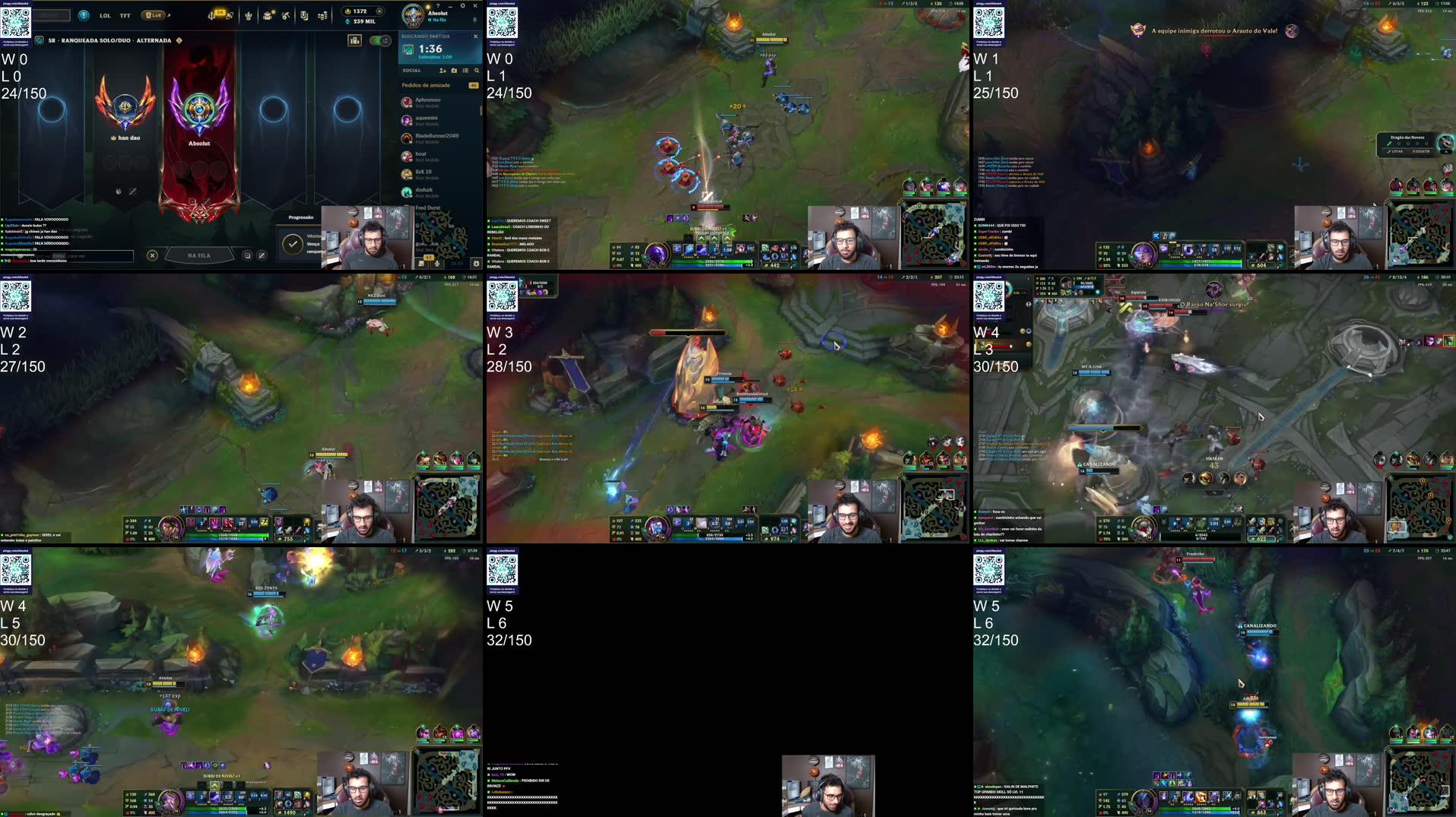Image resolution: width=1456 pixels, height=817 pixels.
Task: Click the Vitorioso checkmark in Progressão popup
Action: 292,243
